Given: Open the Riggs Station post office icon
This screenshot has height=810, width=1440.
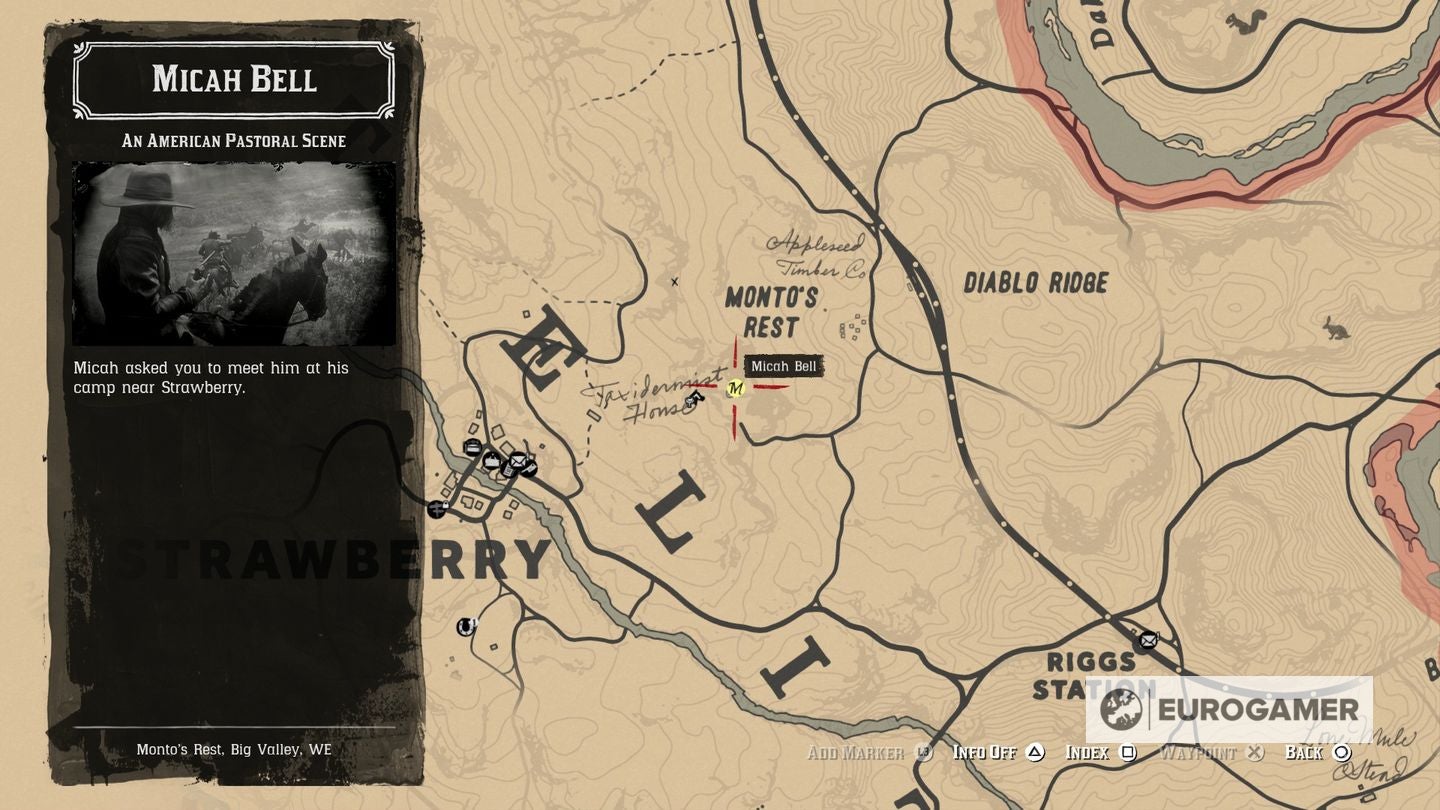Looking at the screenshot, I should [1147, 640].
